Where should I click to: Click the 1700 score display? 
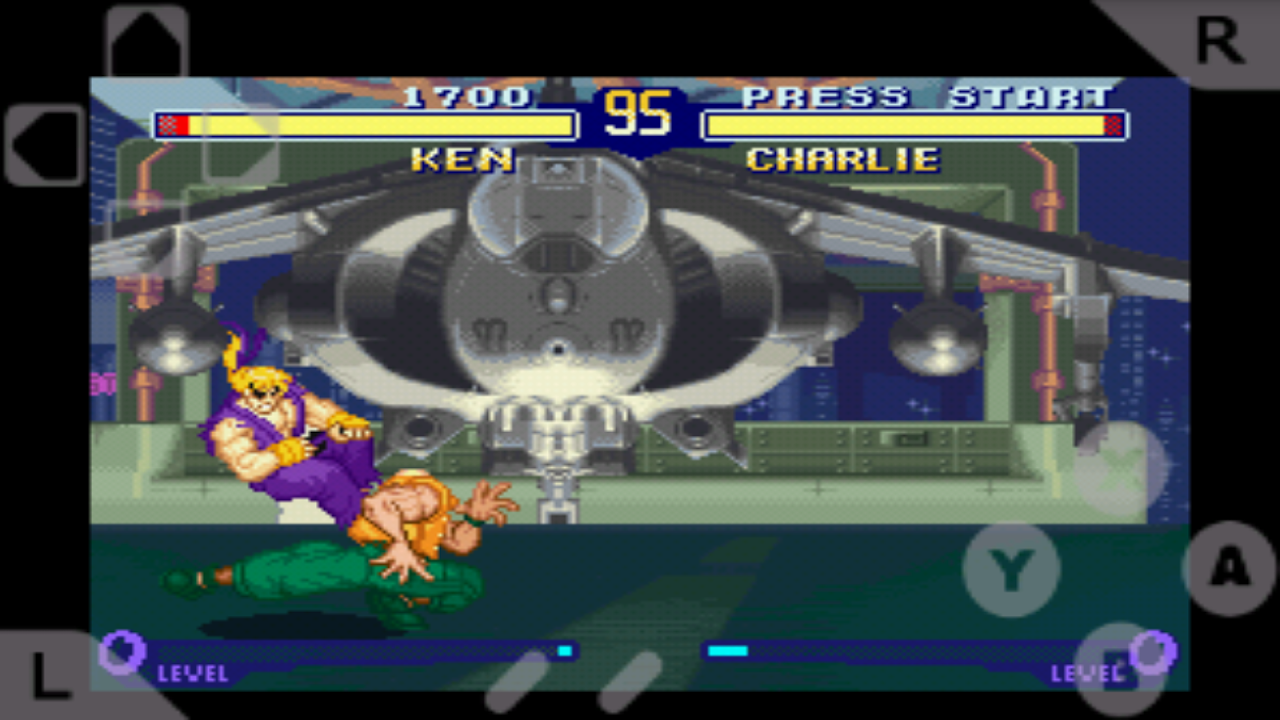466,96
